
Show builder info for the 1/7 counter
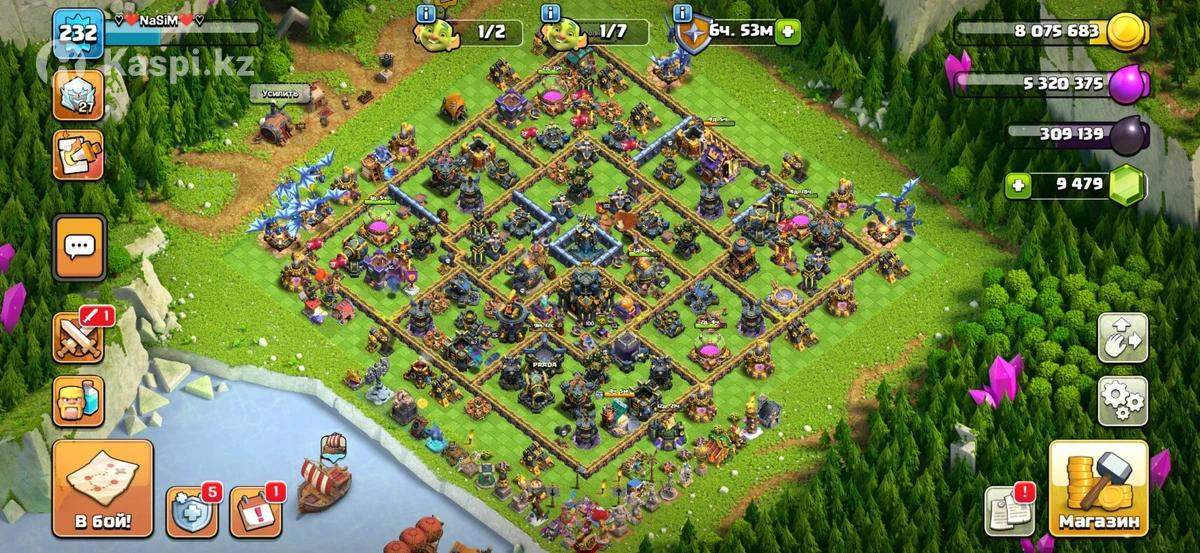549,13
